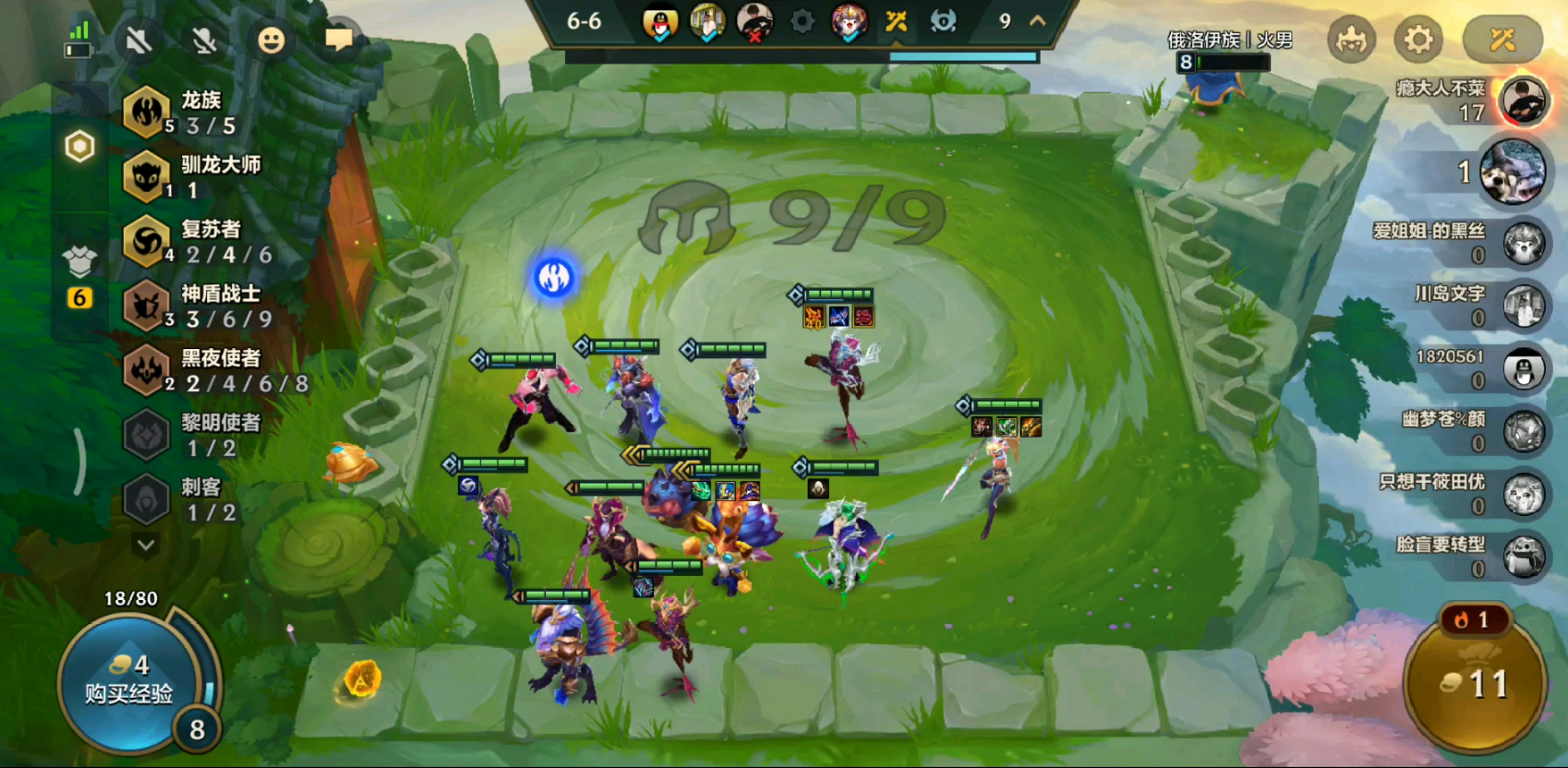View player 脸盲要转型's board
The height and width of the screenshot is (768, 1568).
coord(1524,557)
